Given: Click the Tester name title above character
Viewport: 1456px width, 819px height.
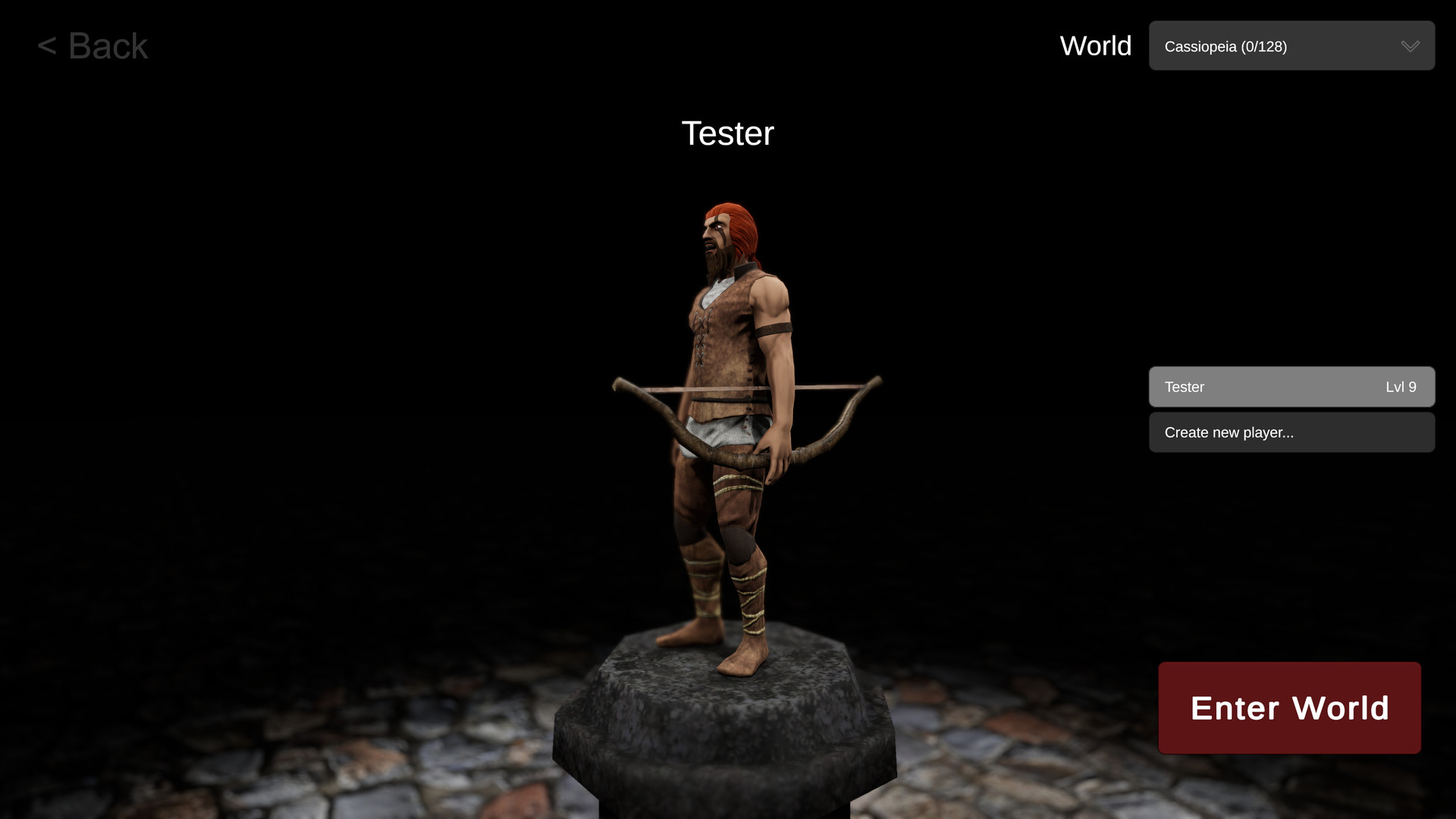Looking at the screenshot, I should click(x=728, y=133).
